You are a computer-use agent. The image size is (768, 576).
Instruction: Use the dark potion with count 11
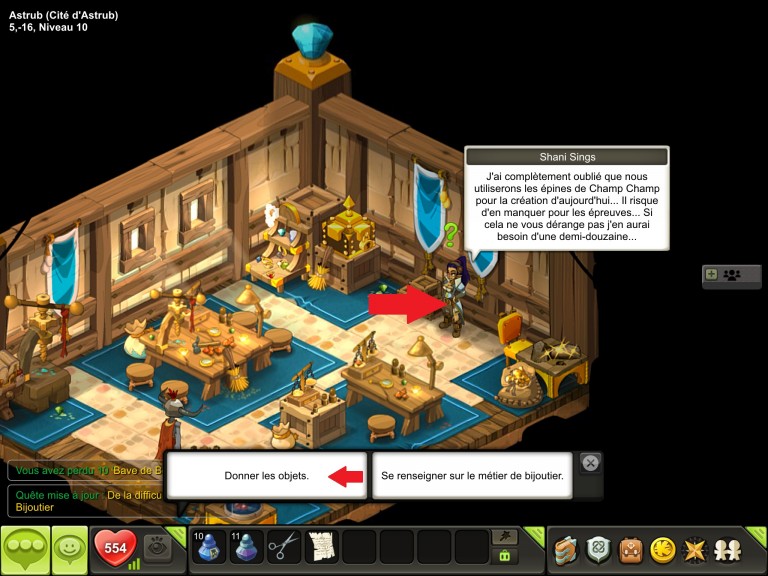247,548
